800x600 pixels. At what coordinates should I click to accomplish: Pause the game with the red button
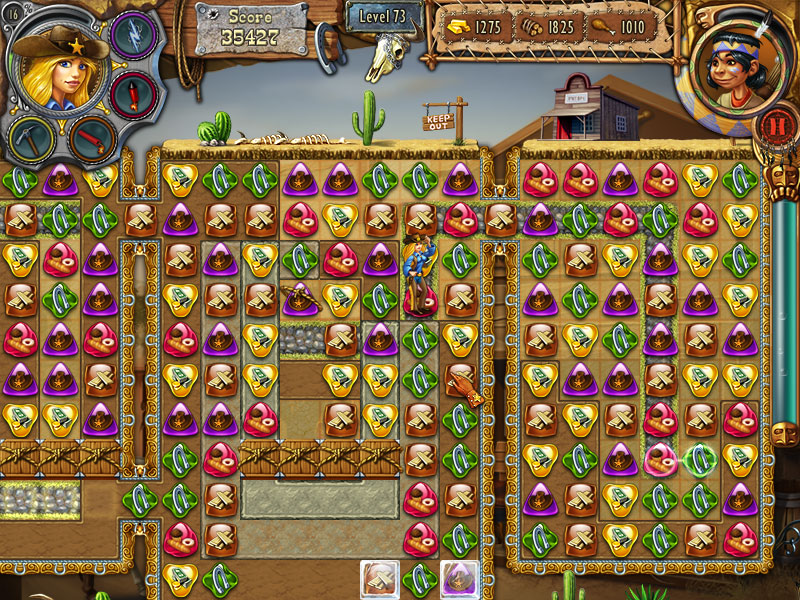(771, 125)
